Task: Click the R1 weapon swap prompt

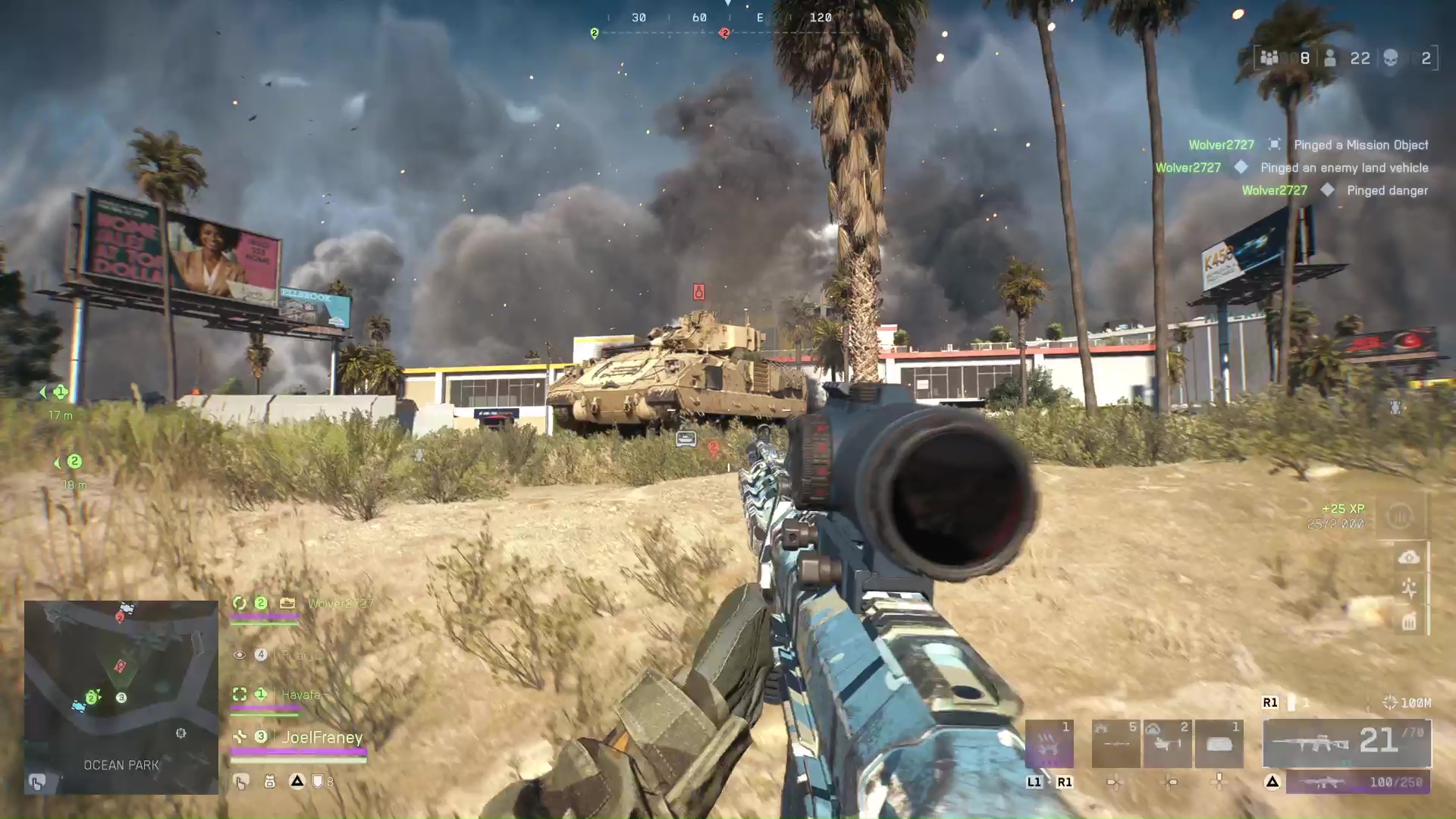Action: (x=1271, y=702)
